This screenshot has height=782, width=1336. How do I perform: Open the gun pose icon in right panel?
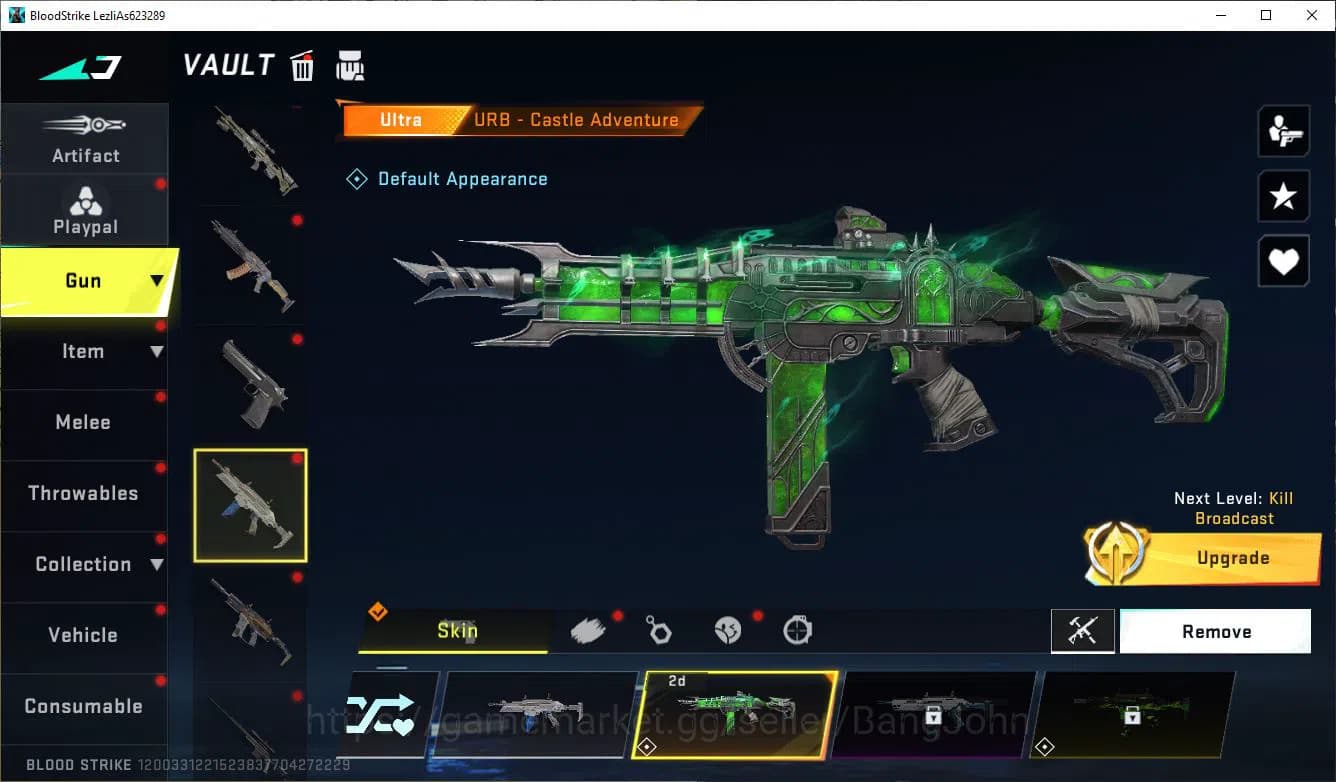coord(1283,131)
